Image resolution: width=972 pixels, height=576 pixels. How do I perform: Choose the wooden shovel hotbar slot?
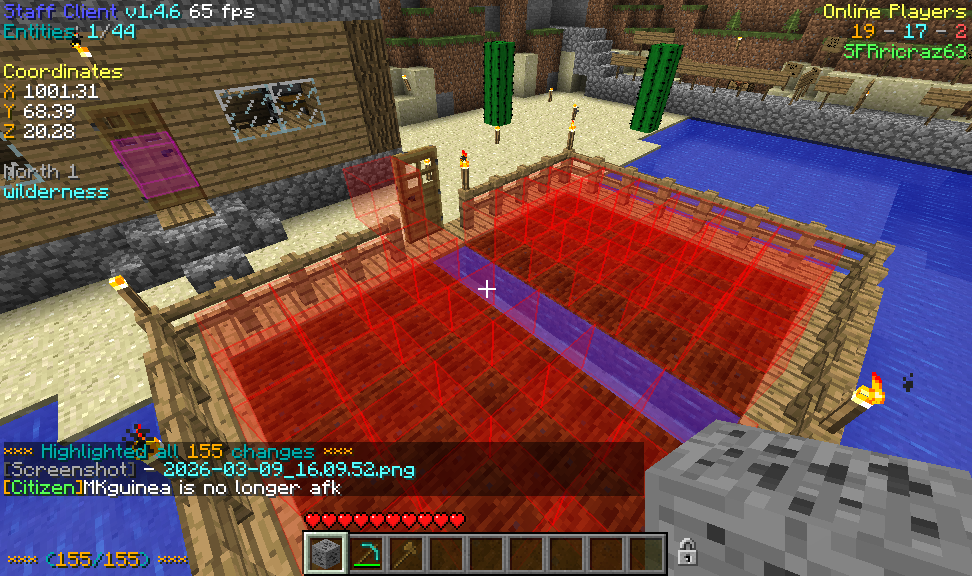tap(406, 553)
